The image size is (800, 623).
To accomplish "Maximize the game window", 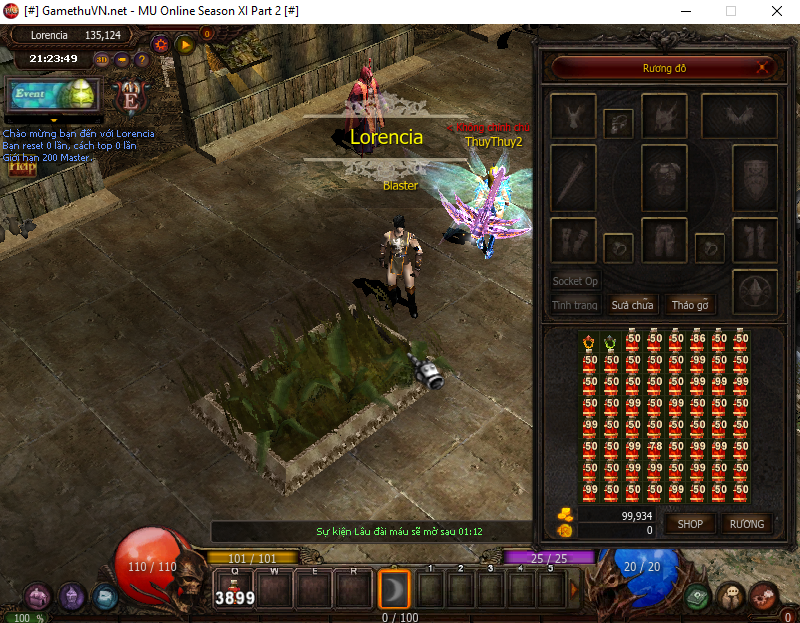I will coord(730,11).
